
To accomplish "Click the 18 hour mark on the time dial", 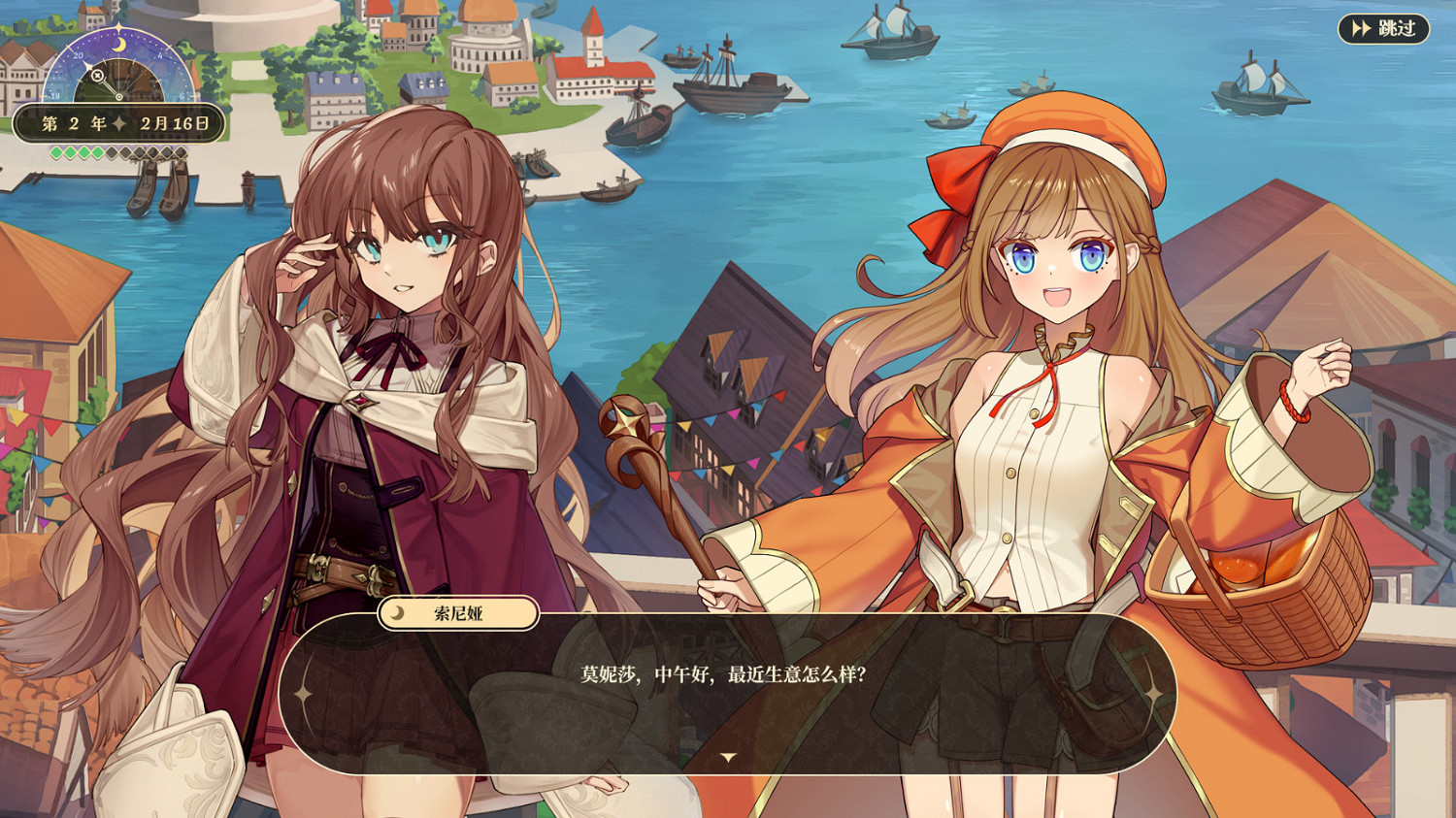I will point(55,96).
